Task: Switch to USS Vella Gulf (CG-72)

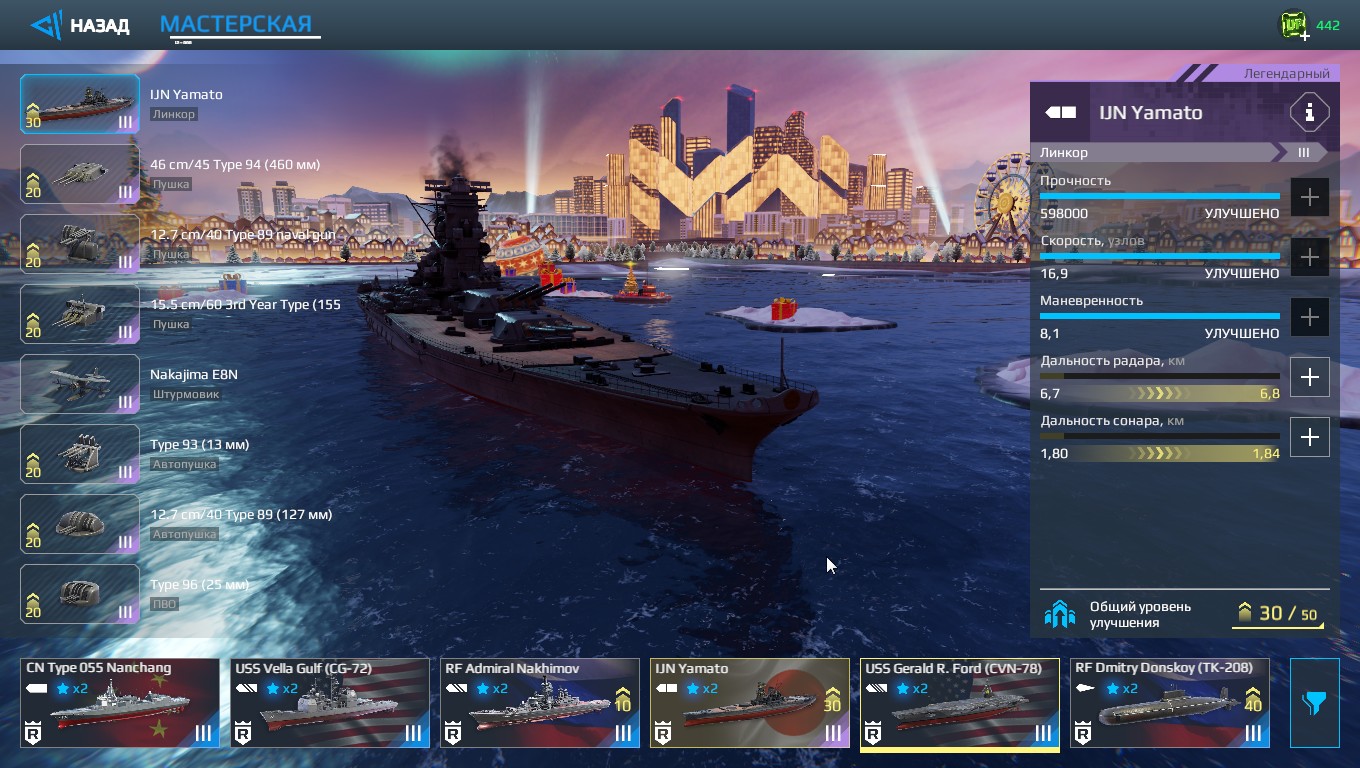Action: point(330,703)
